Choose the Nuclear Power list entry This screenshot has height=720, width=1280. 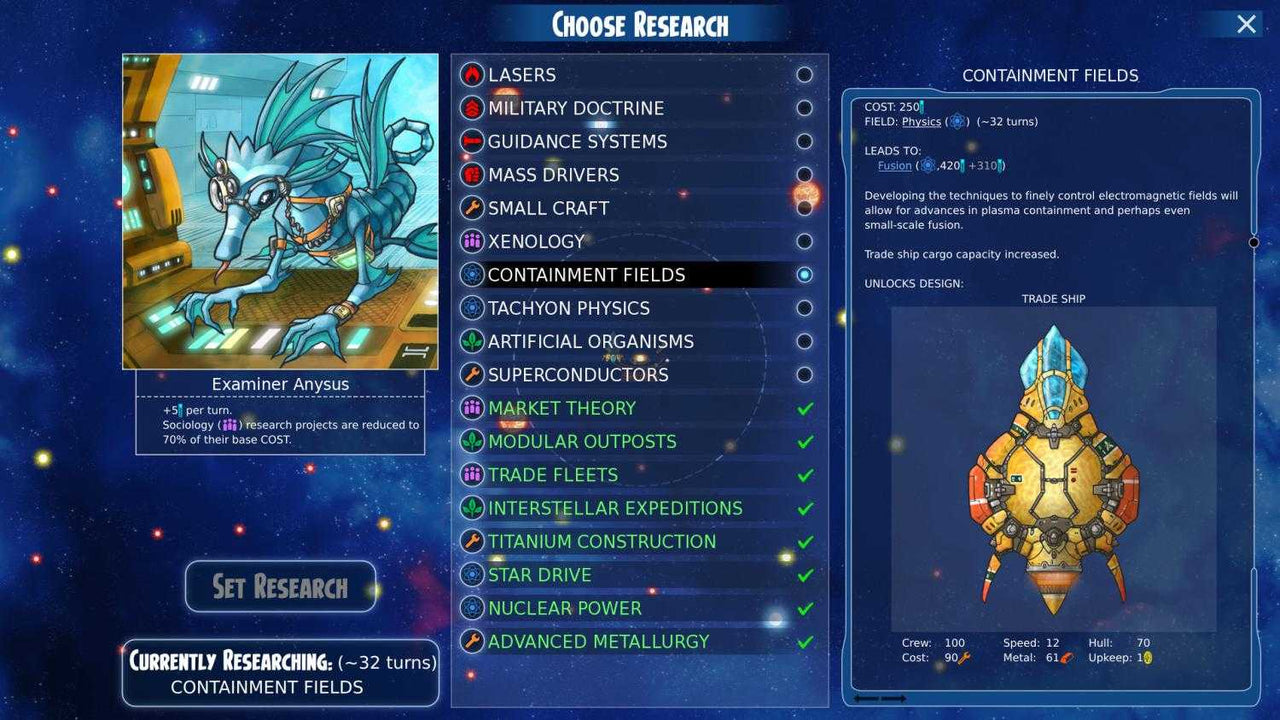point(563,607)
